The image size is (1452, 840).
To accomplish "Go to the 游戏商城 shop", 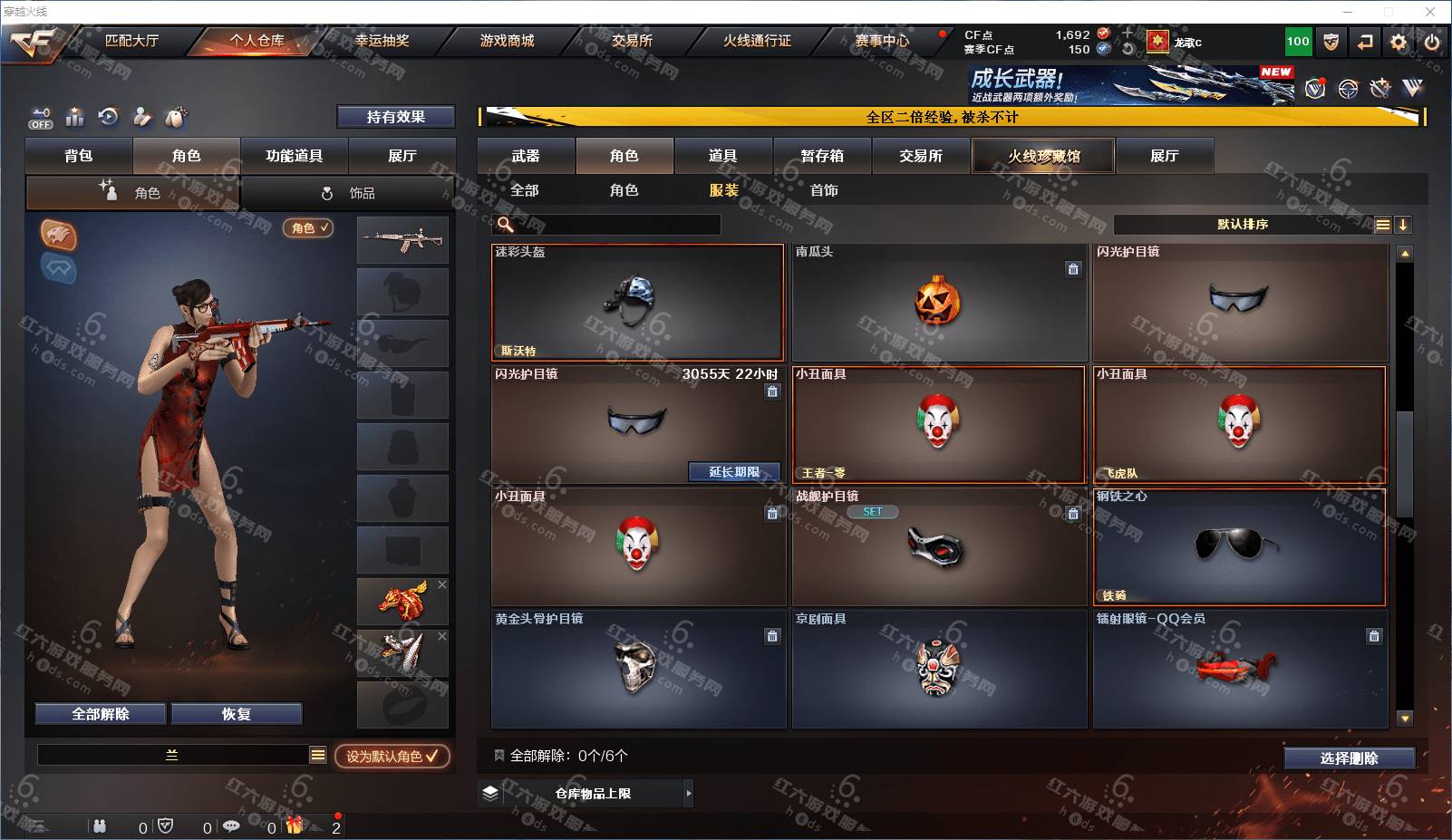I will click(x=507, y=41).
